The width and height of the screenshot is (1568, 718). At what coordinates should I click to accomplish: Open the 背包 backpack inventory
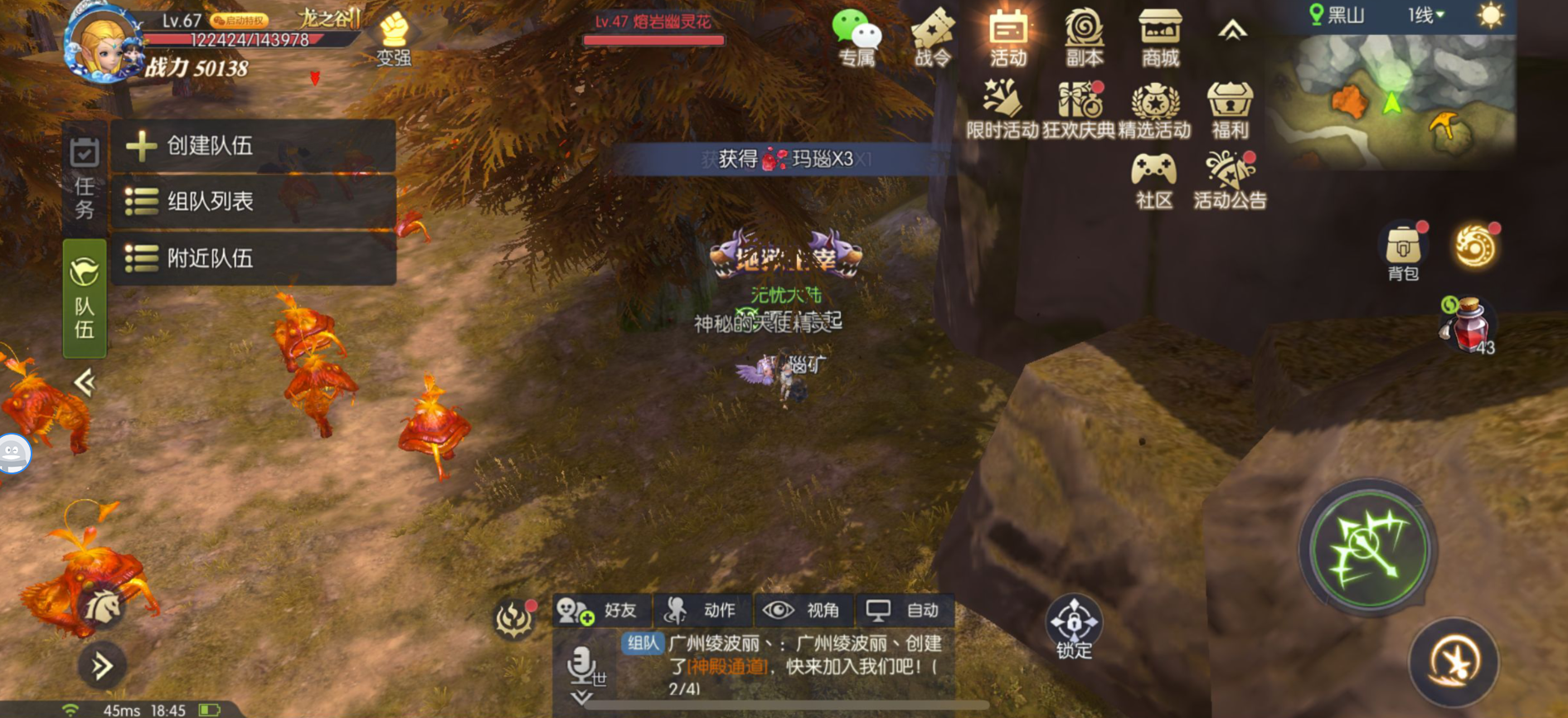click(x=1403, y=251)
